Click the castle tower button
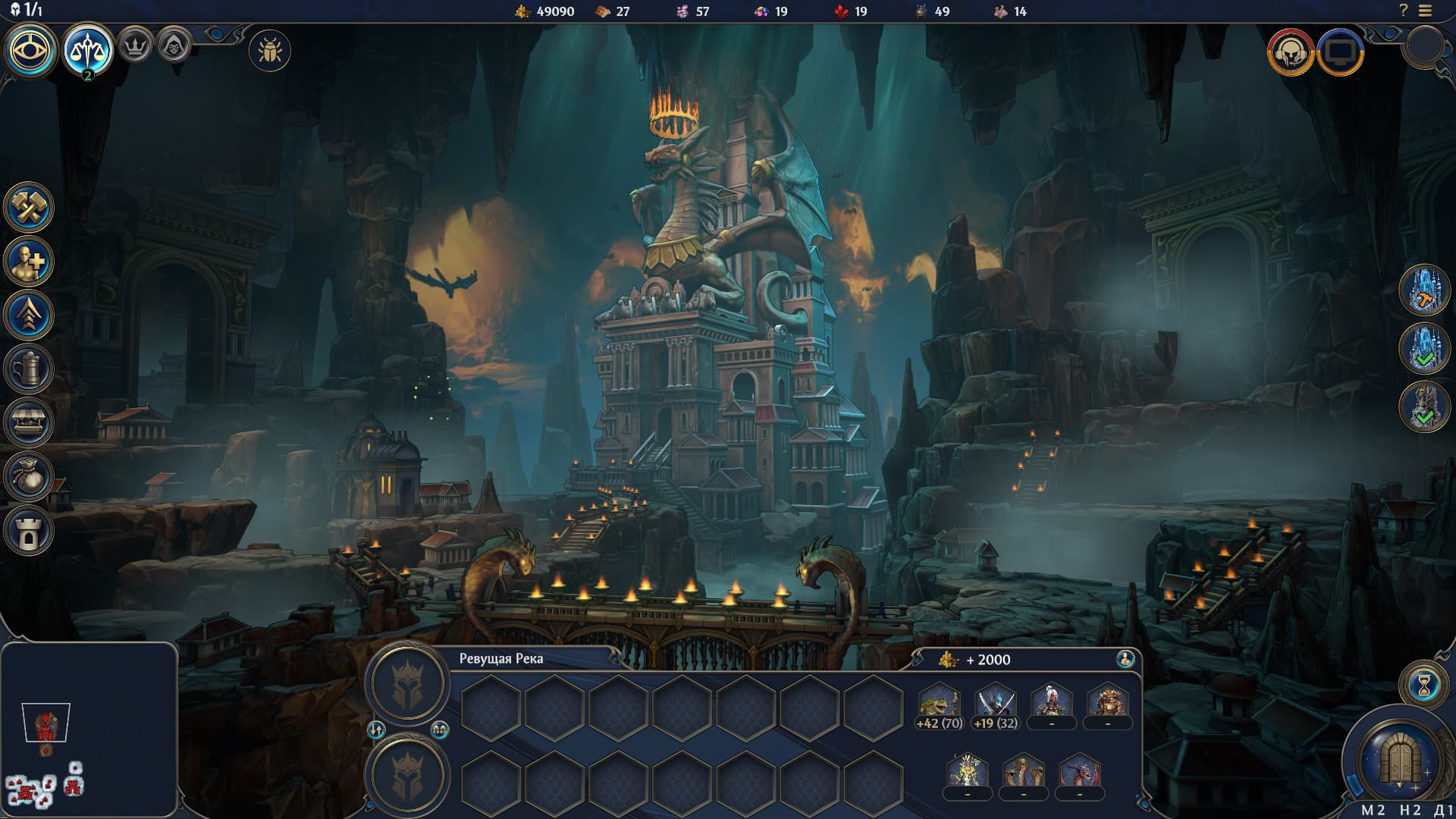 (x=29, y=530)
